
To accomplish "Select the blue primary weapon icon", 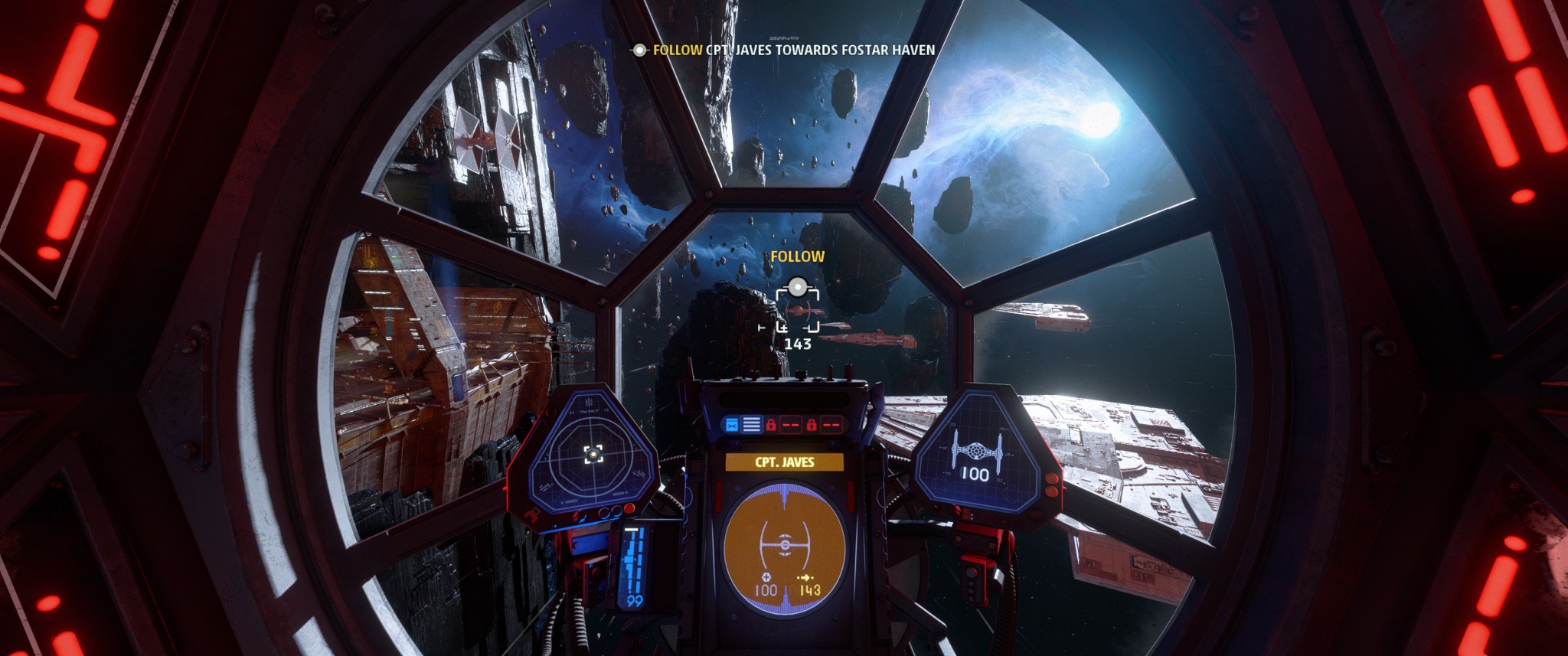I will 730,423.
